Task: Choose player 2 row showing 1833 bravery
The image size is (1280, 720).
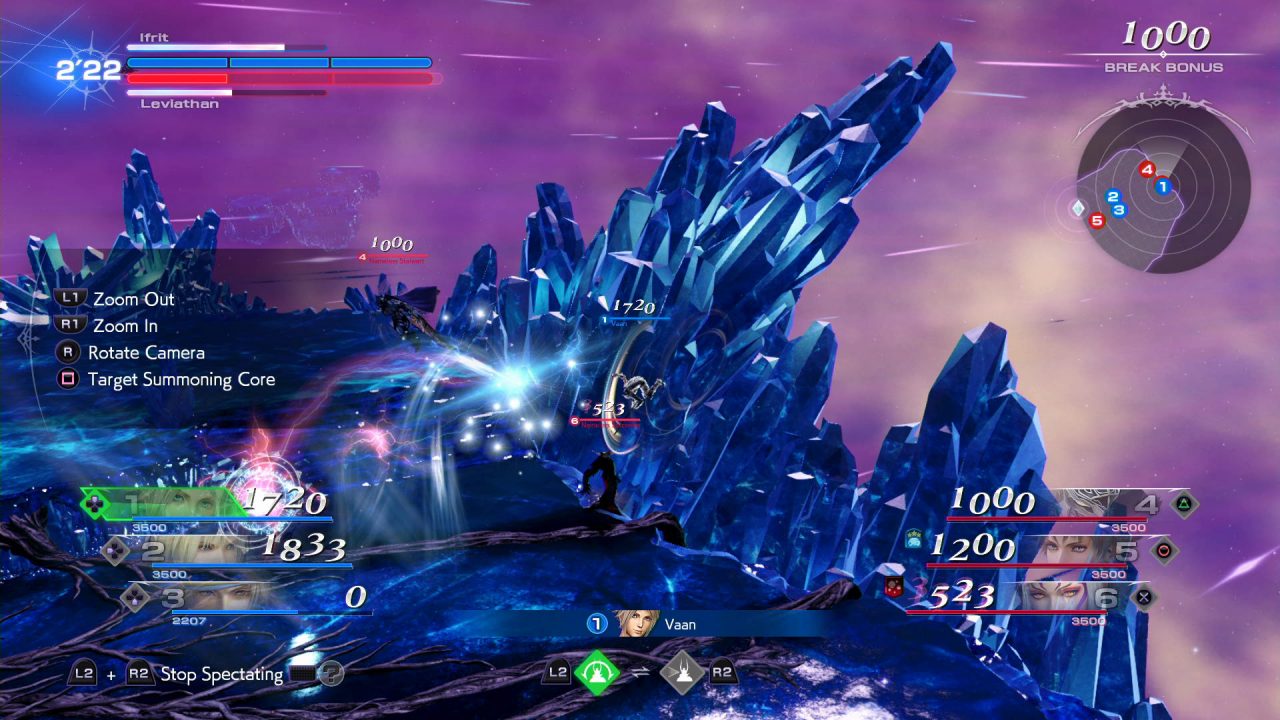Action: point(228,549)
